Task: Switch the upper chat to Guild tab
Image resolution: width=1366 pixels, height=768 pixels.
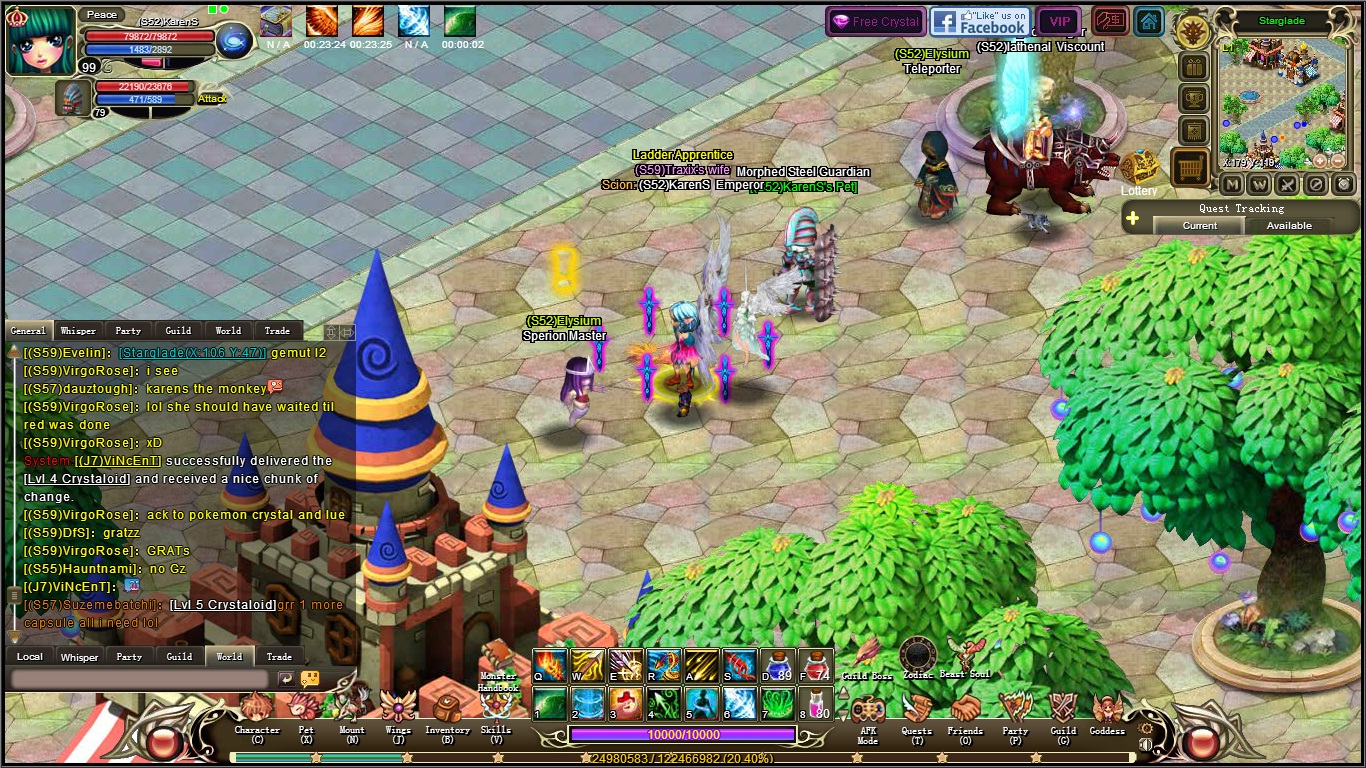Action: pyautogui.click(x=178, y=331)
